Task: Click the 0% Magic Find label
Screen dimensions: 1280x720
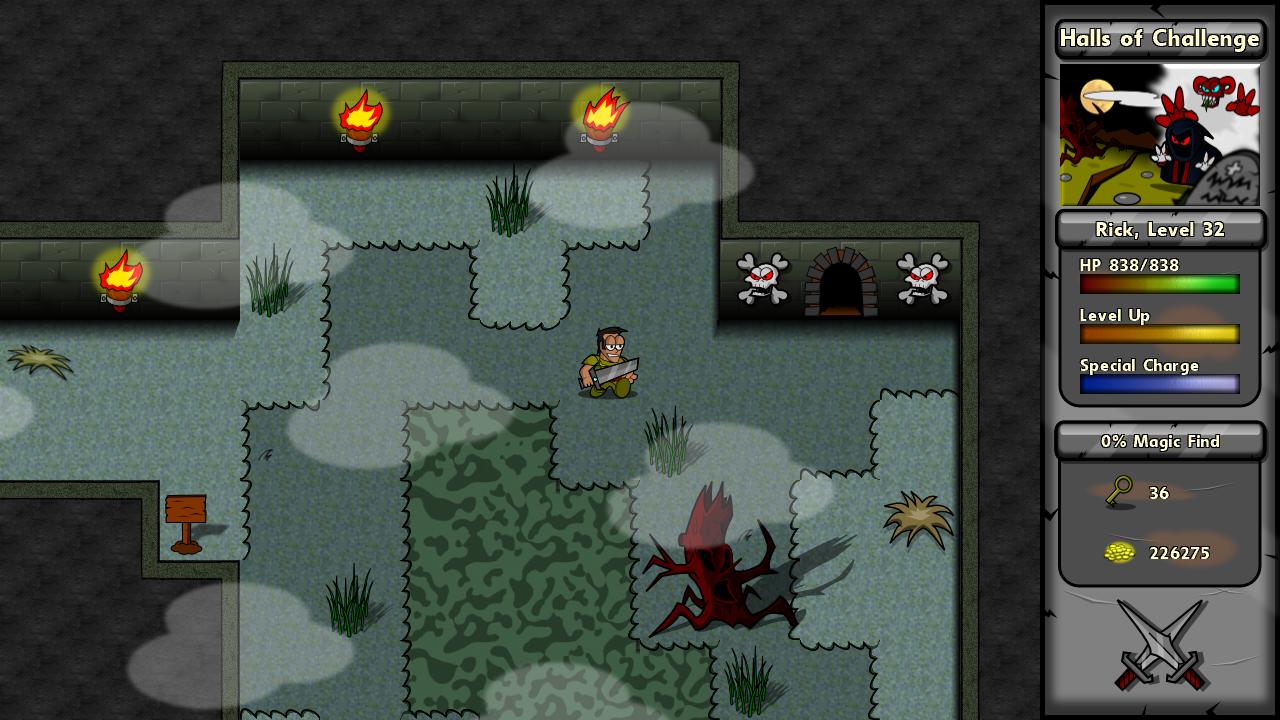Action: 1159,441
